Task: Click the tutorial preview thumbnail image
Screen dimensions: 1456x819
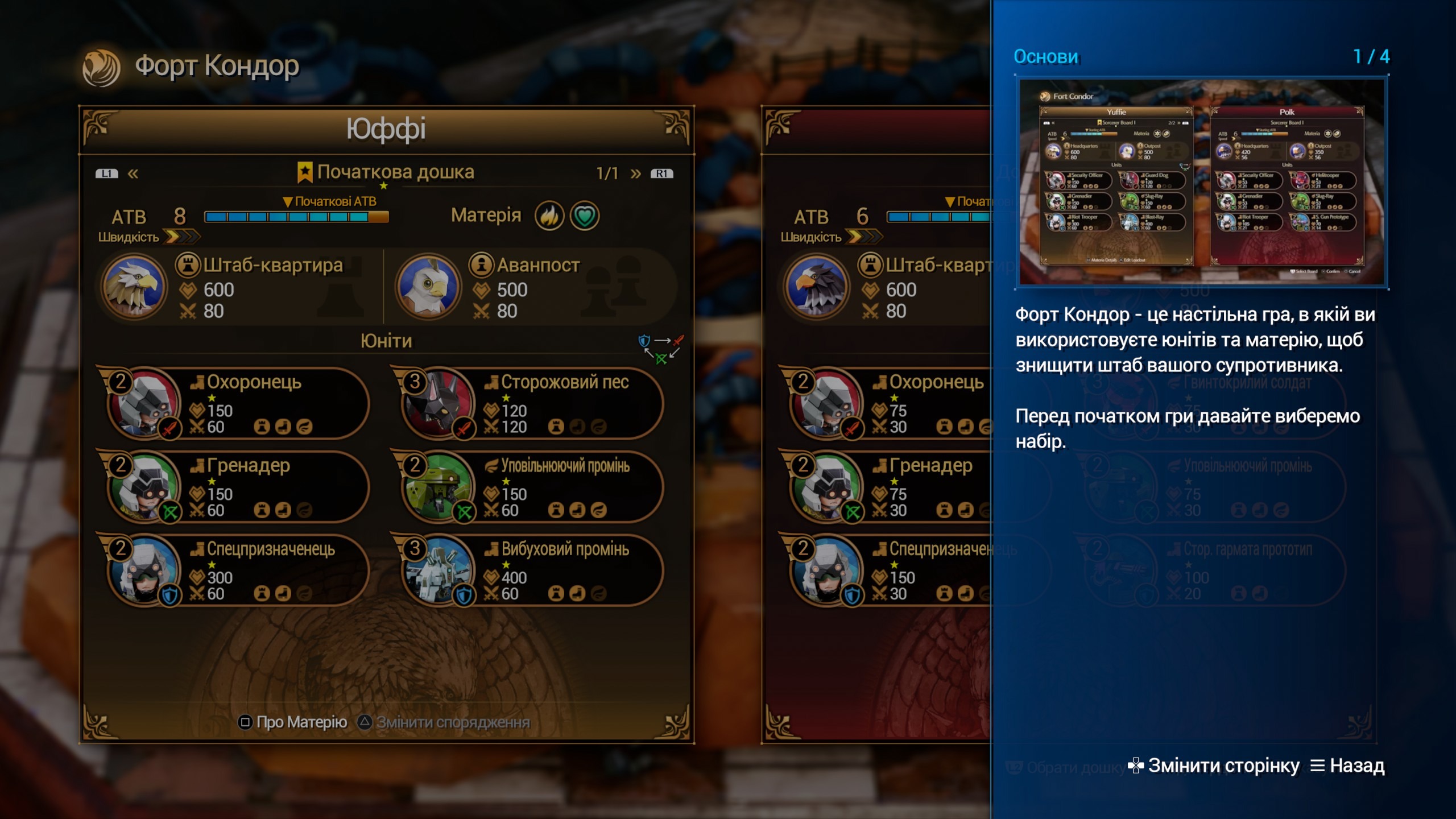Action: [1201, 182]
